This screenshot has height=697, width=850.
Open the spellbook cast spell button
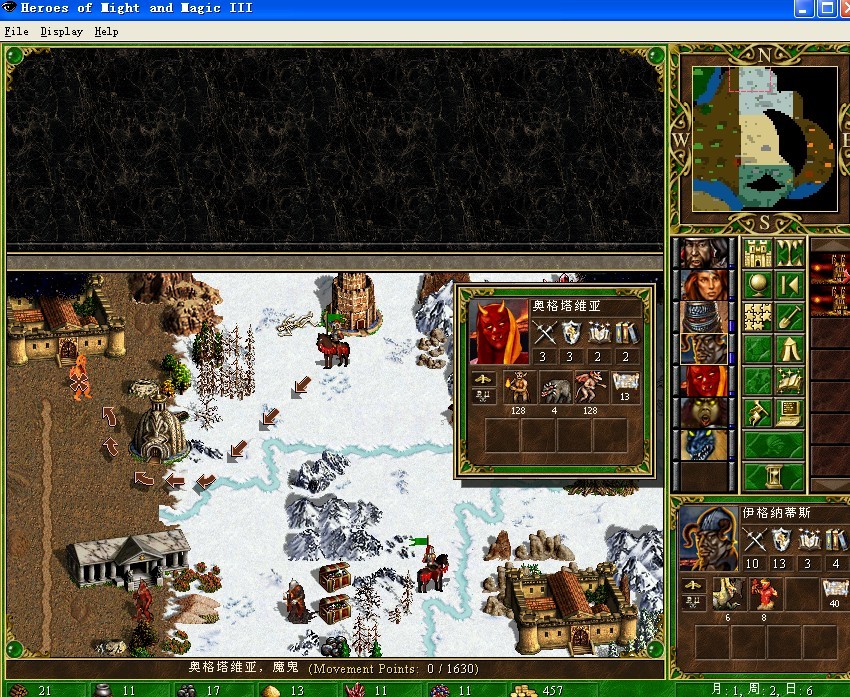(x=789, y=381)
